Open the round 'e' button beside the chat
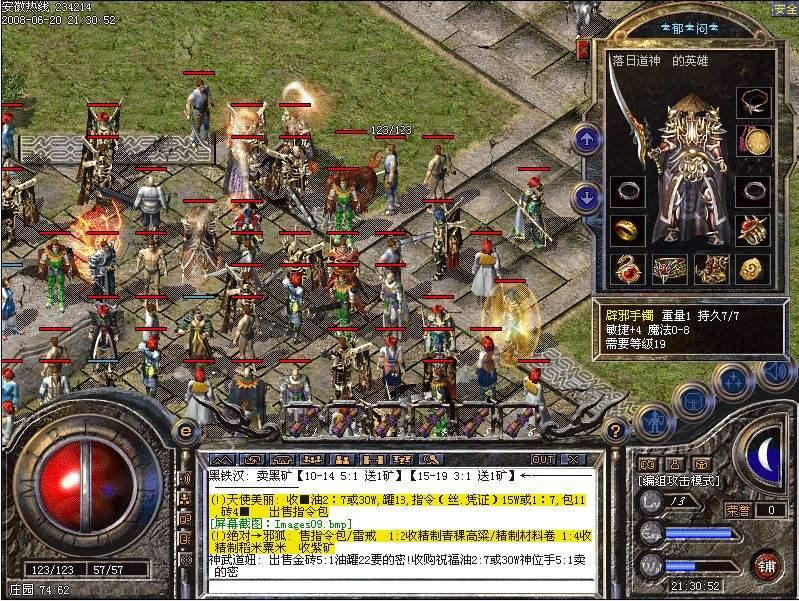The image size is (799, 601). tap(186, 429)
